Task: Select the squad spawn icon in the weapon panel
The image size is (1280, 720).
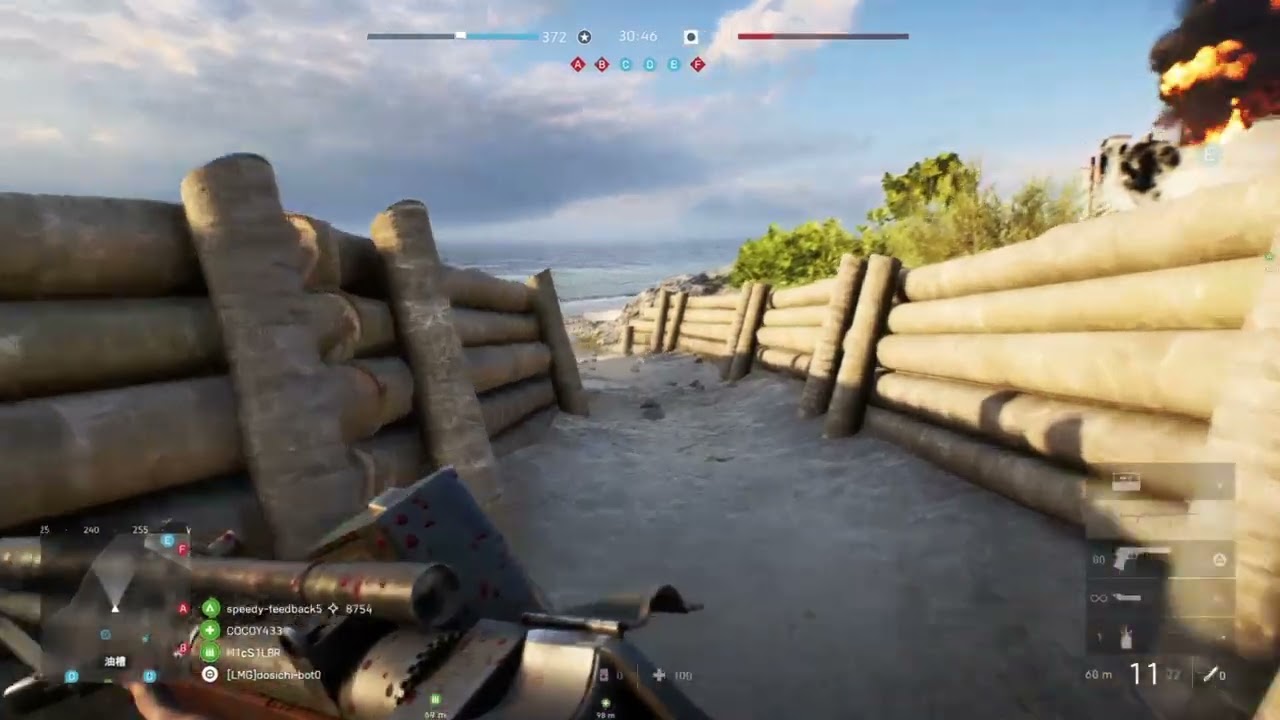Action: [1222, 559]
